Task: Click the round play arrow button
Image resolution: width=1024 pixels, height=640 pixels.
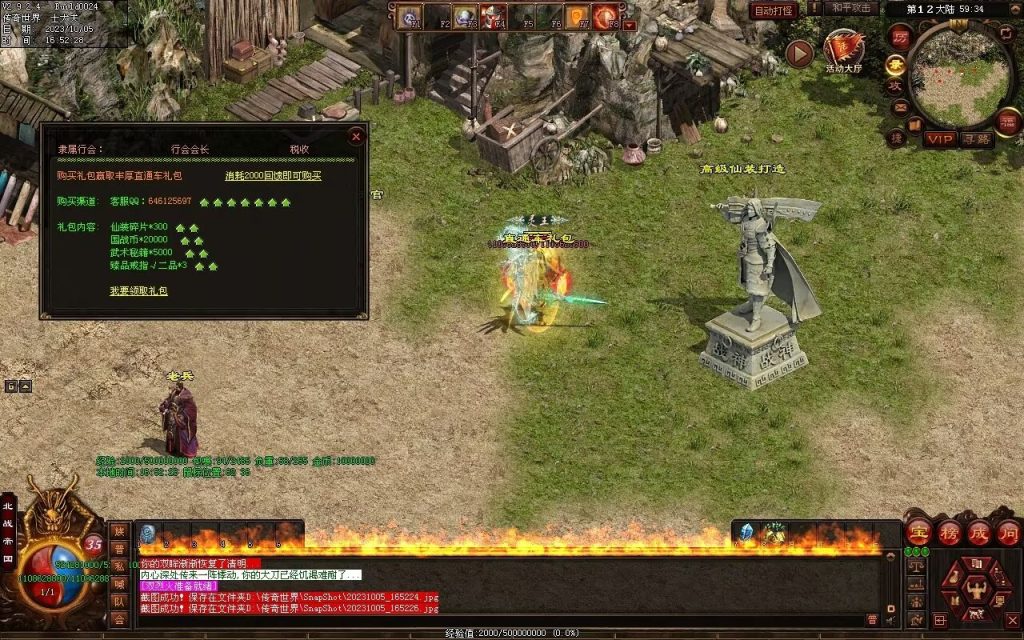Action: click(x=798, y=53)
